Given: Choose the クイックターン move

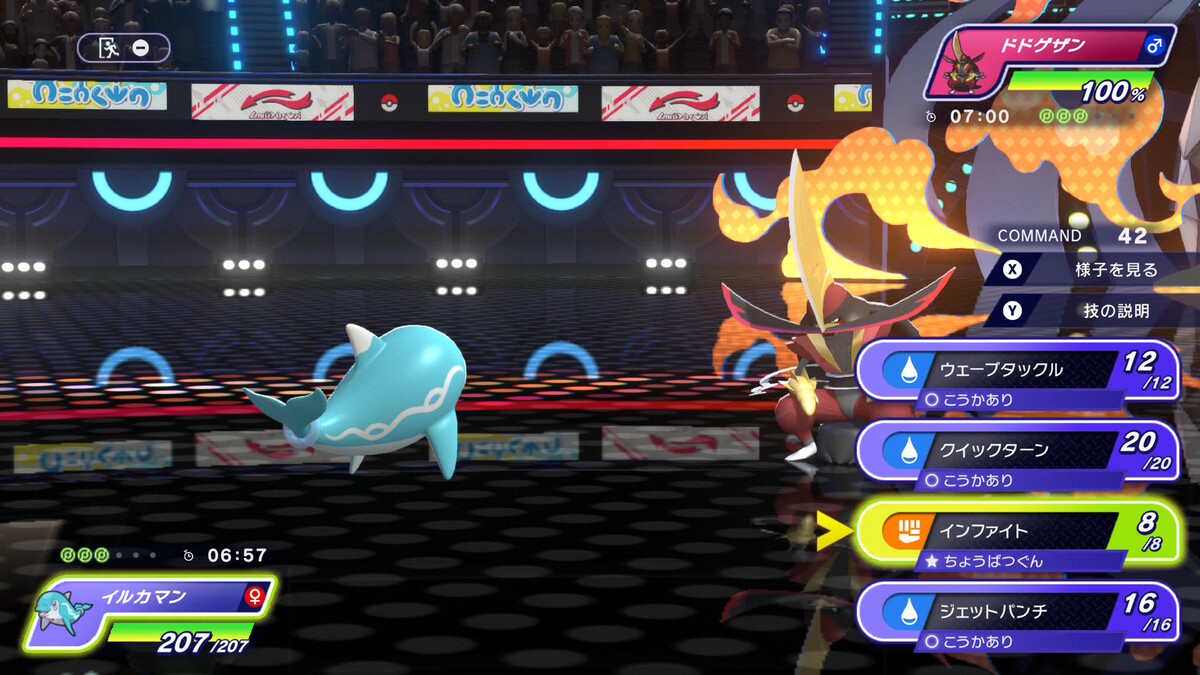Looking at the screenshot, I should pos(1015,450).
